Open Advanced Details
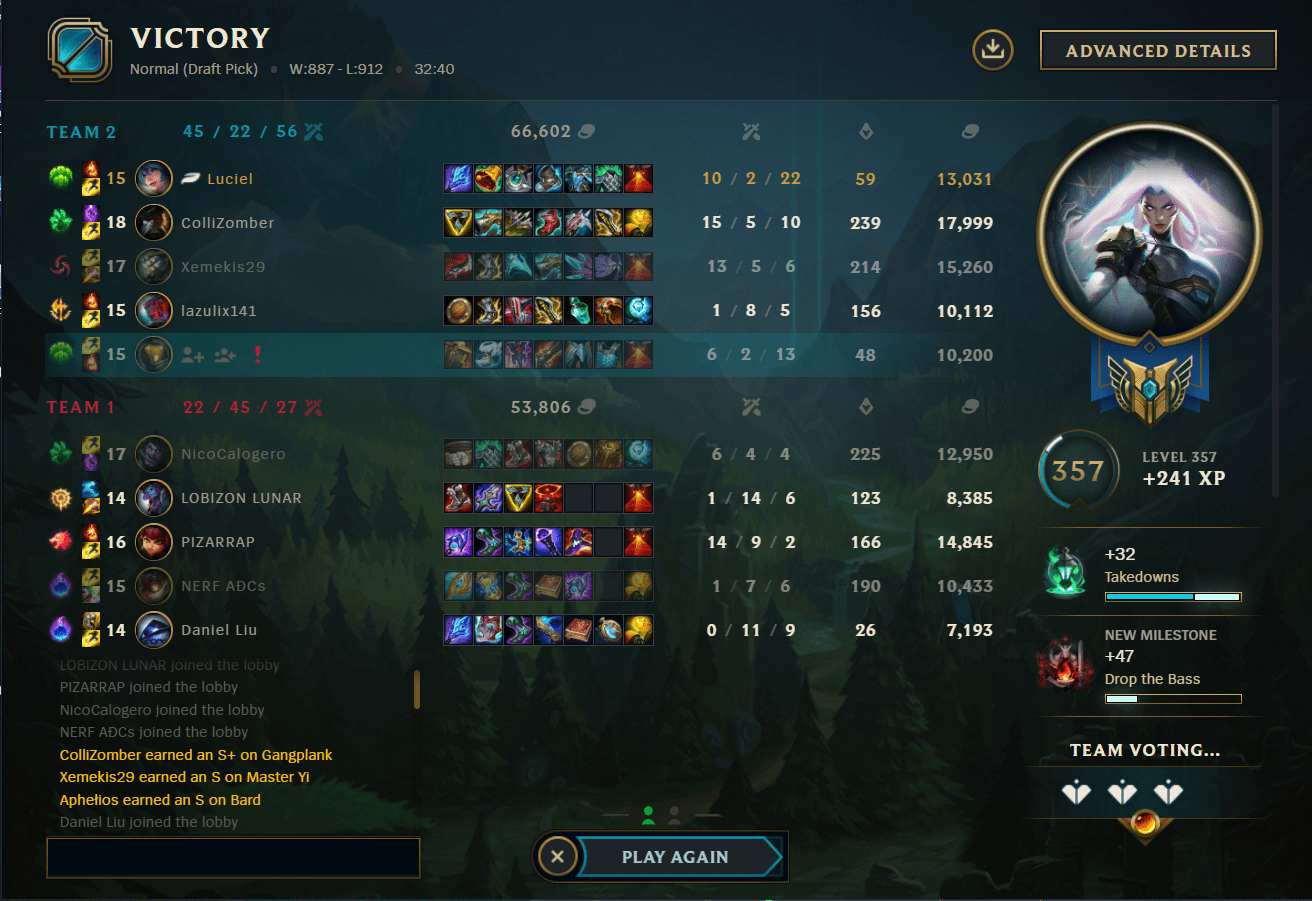This screenshot has width=1312, height=901. tap(1157, 49)
